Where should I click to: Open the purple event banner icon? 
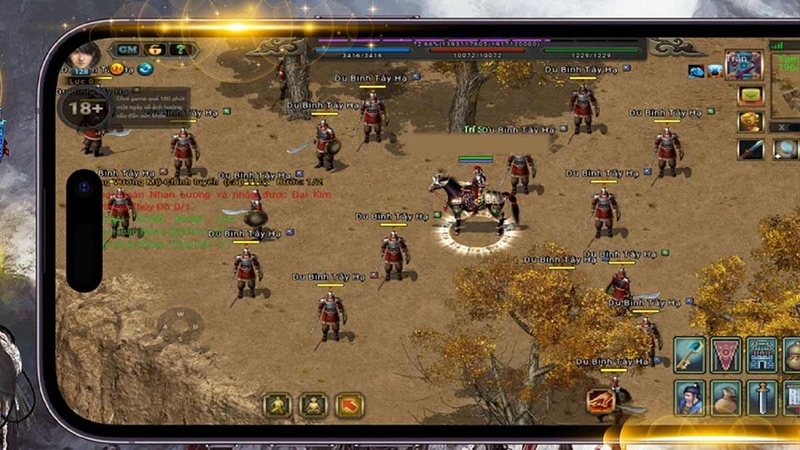tap(744, 66)
